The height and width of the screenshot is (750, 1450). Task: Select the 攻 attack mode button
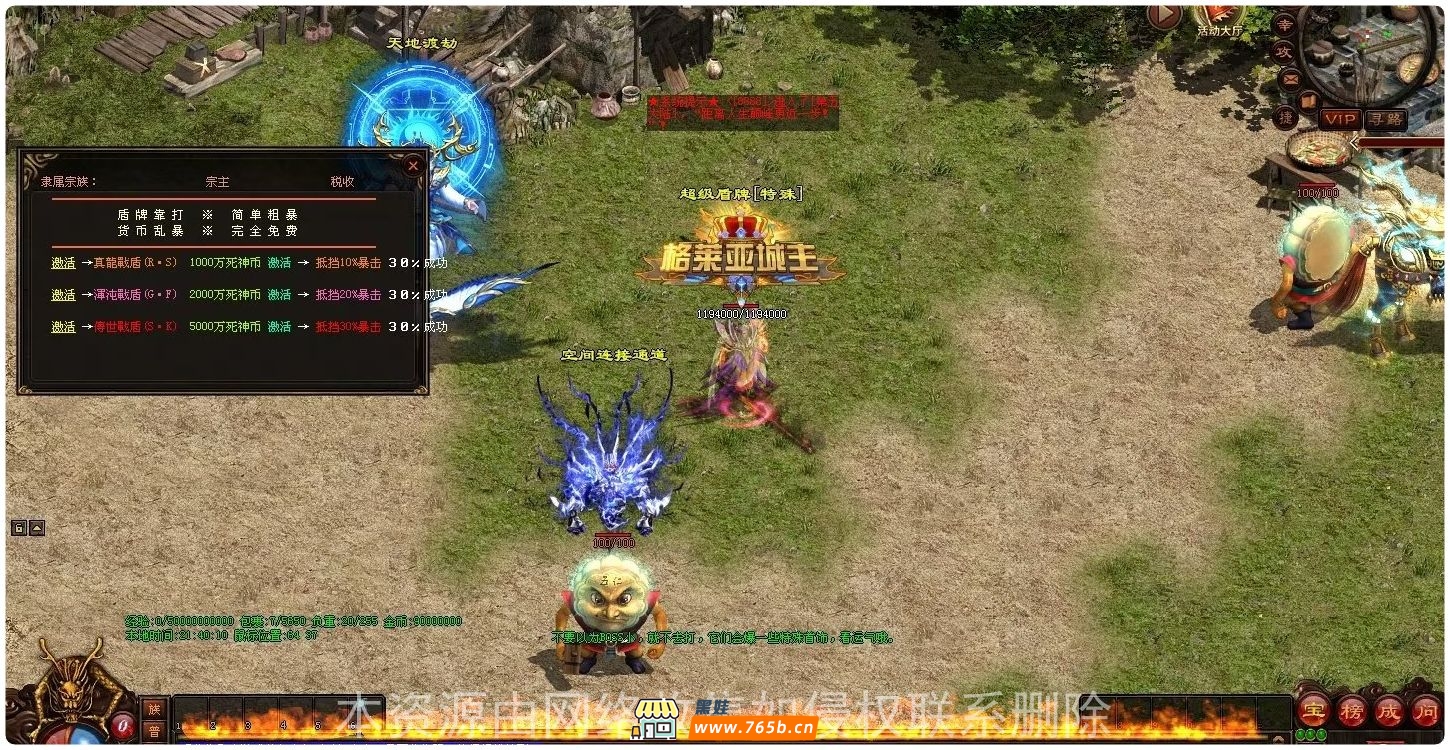(x=1284, y=50)
